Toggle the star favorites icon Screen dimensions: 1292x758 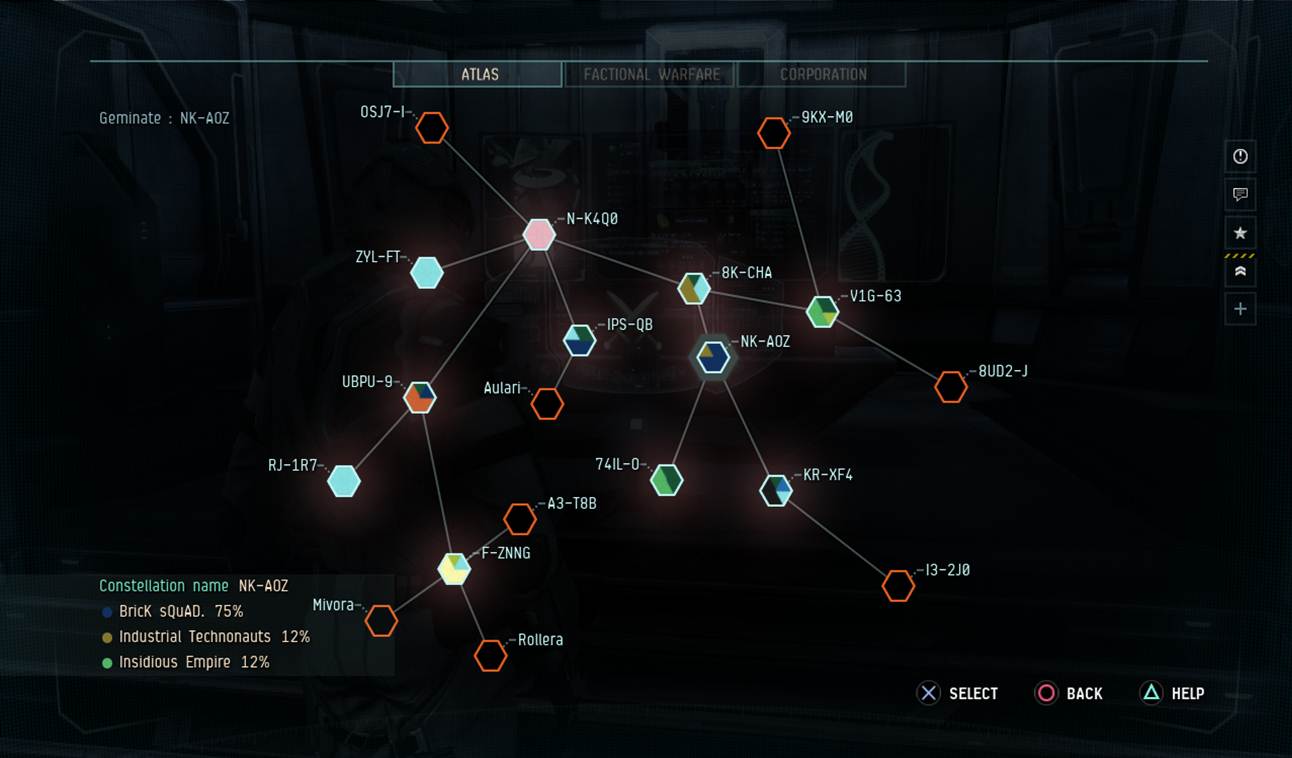pyautogui.click(x=1239, y=232)
